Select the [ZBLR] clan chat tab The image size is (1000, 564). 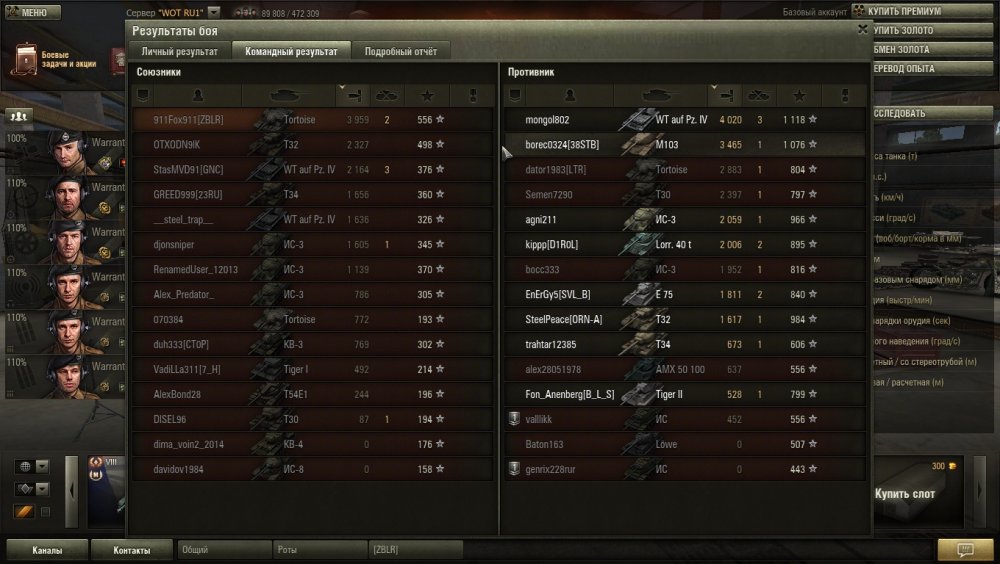tap(415, 550)
